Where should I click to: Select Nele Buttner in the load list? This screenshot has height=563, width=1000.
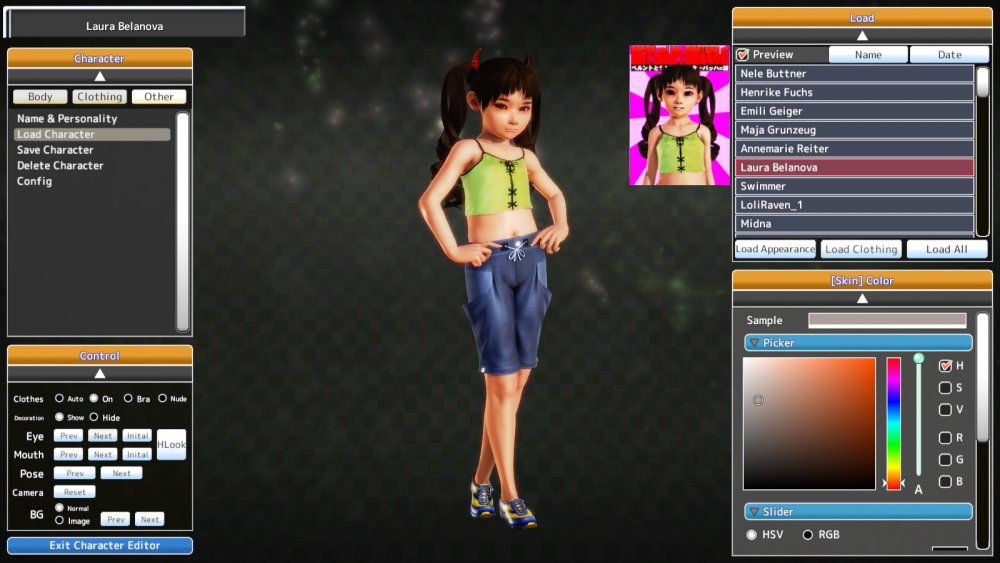[x=854, y=74]
